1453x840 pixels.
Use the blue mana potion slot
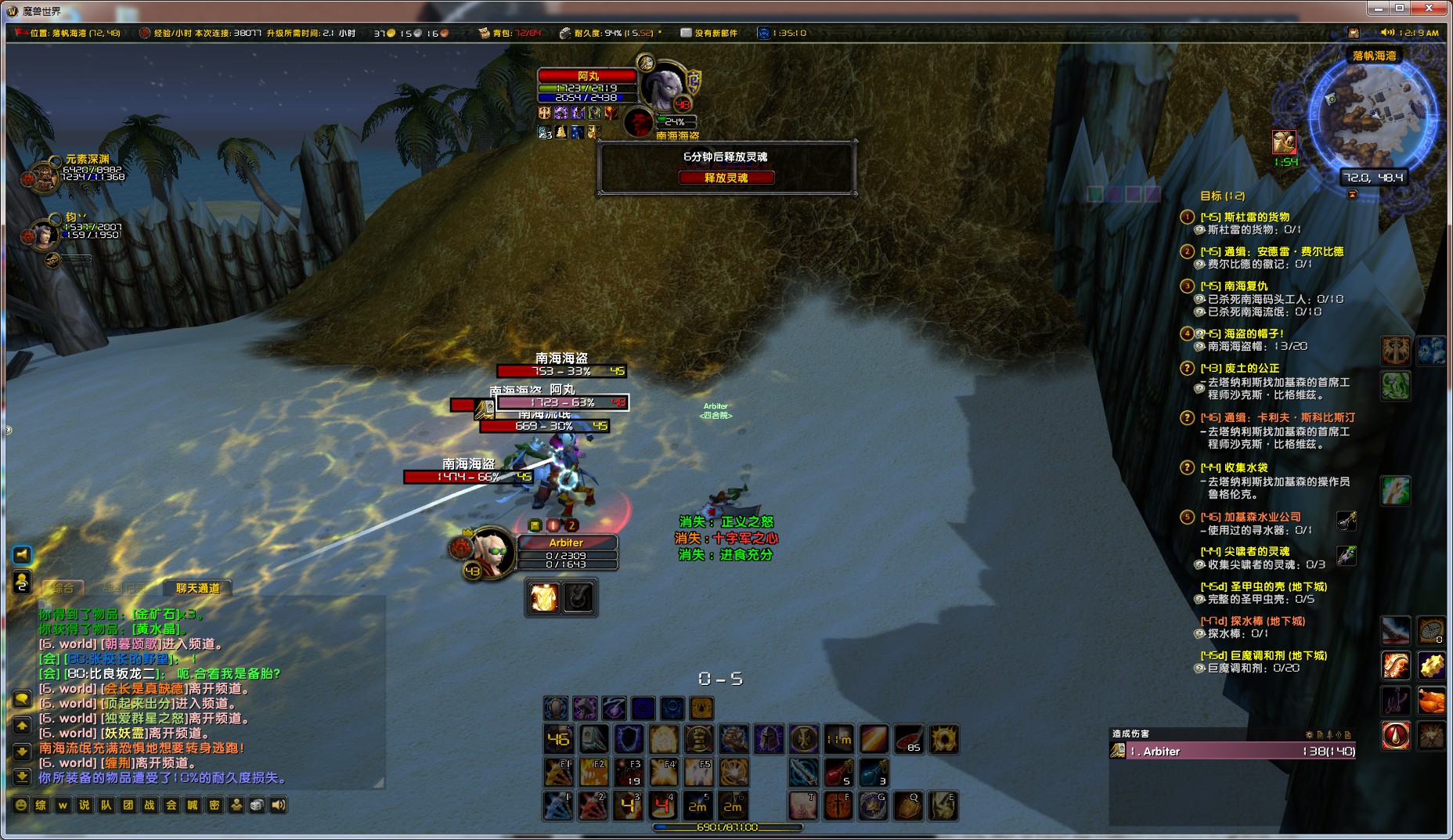873,773
